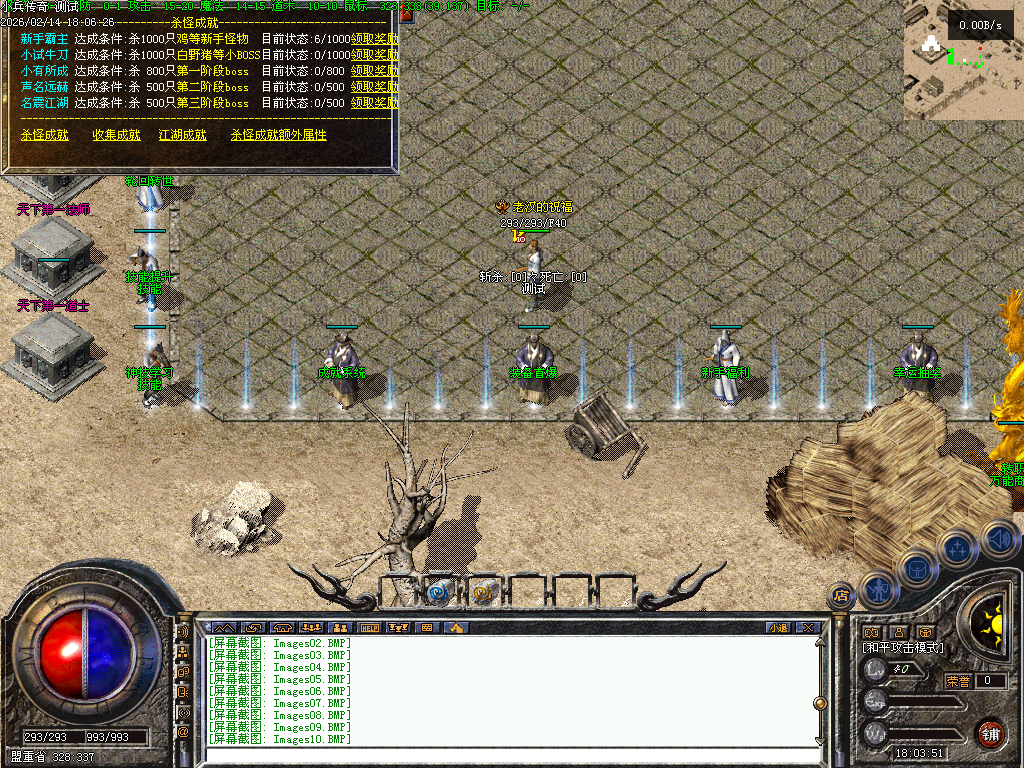
Task: Click the 小退 logout button
Action: (x=778, y=628)
